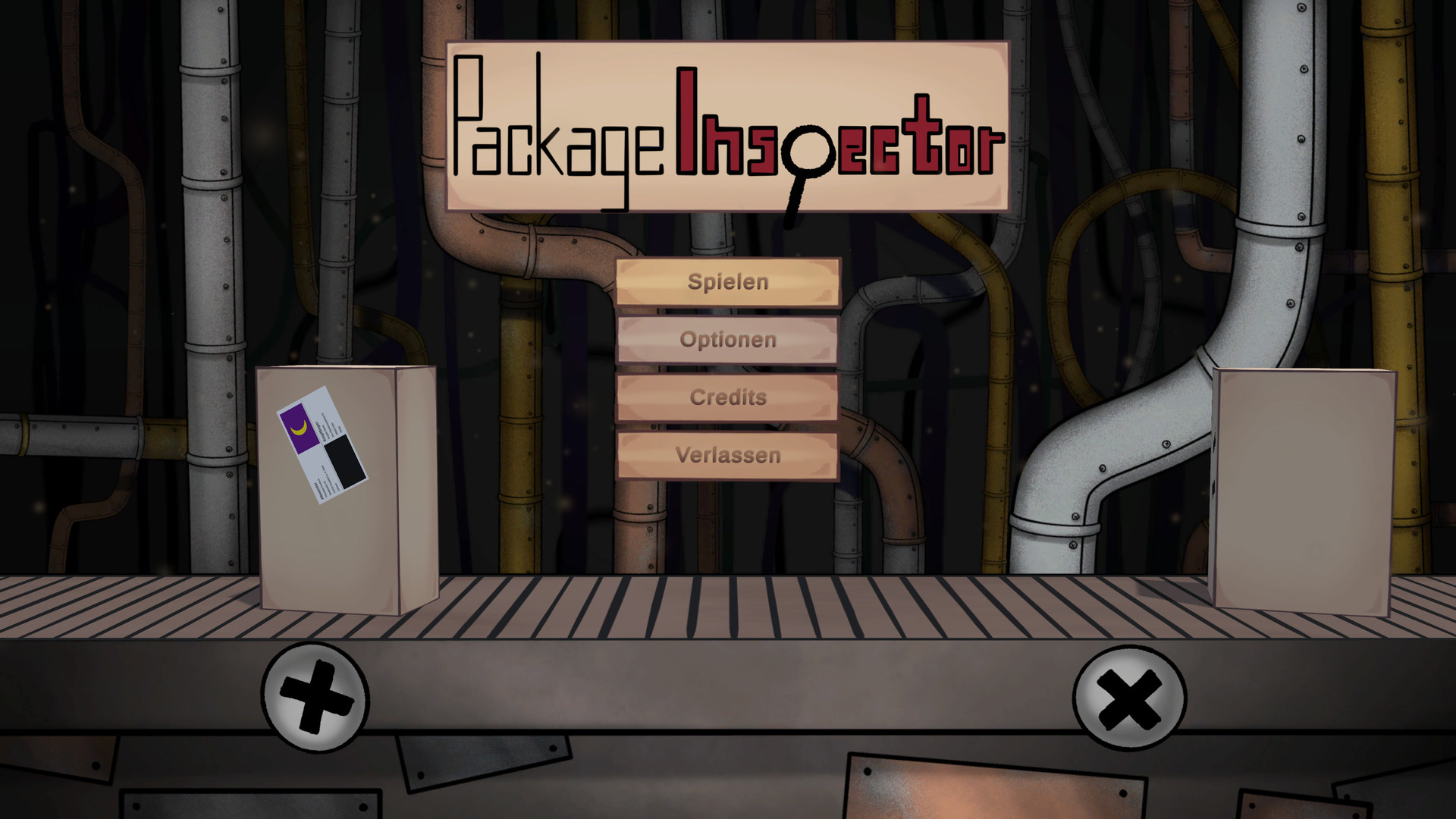Open the Optionen menu
This screenshot has height=819, width=1456.
pos(728,340)
